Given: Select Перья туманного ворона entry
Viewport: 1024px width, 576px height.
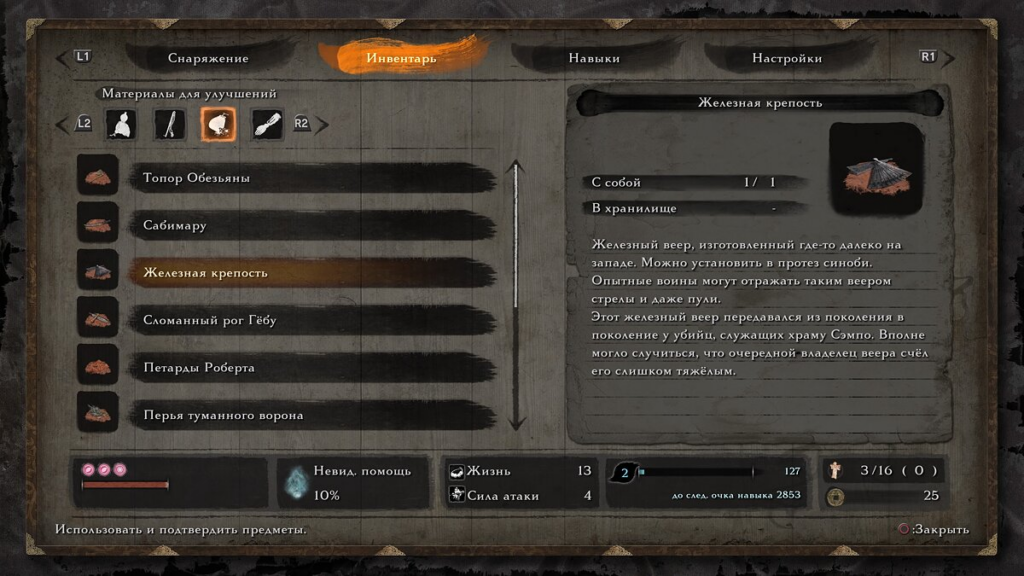Looking at the screenshot, I should (310, 415).
